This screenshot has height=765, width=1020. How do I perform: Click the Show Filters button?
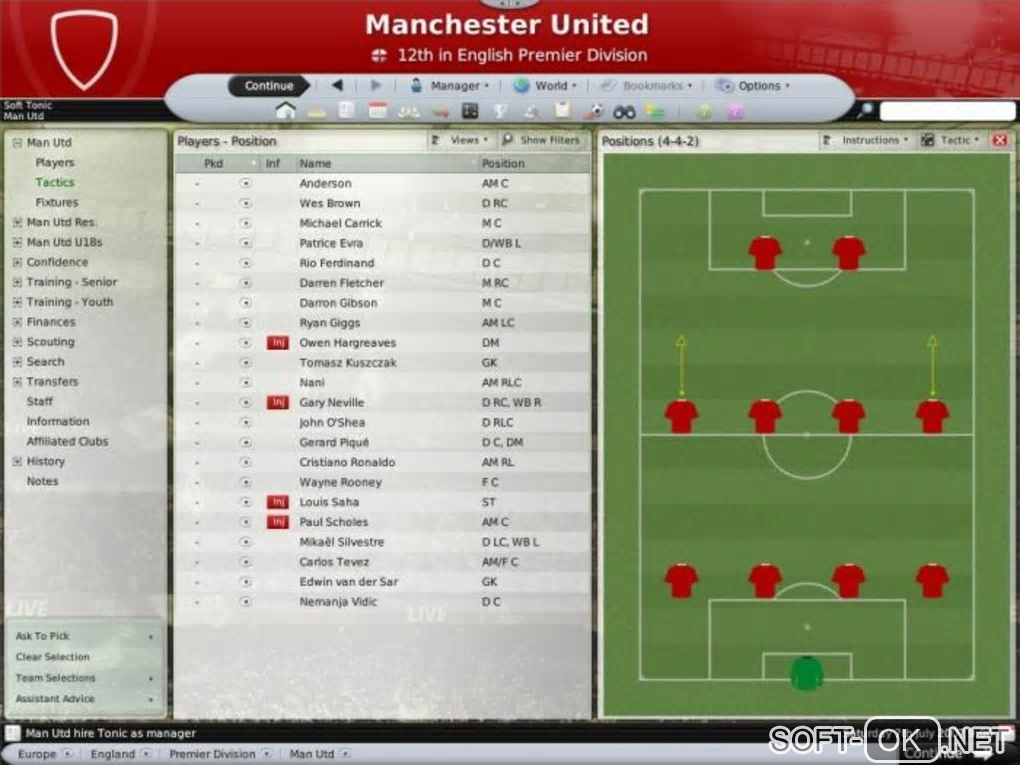coord(542,141)
